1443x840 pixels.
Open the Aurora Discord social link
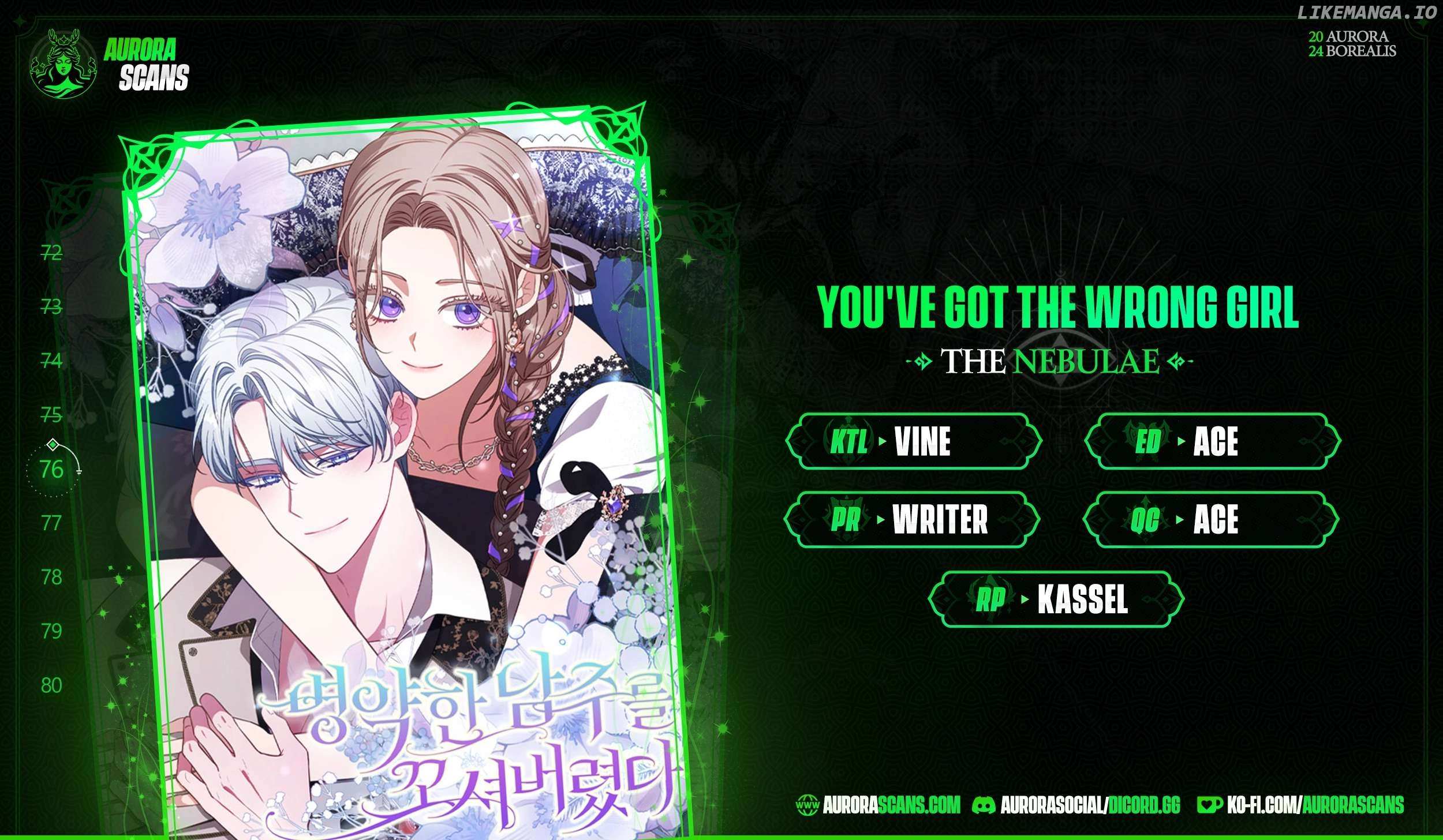pos(1076,804)
